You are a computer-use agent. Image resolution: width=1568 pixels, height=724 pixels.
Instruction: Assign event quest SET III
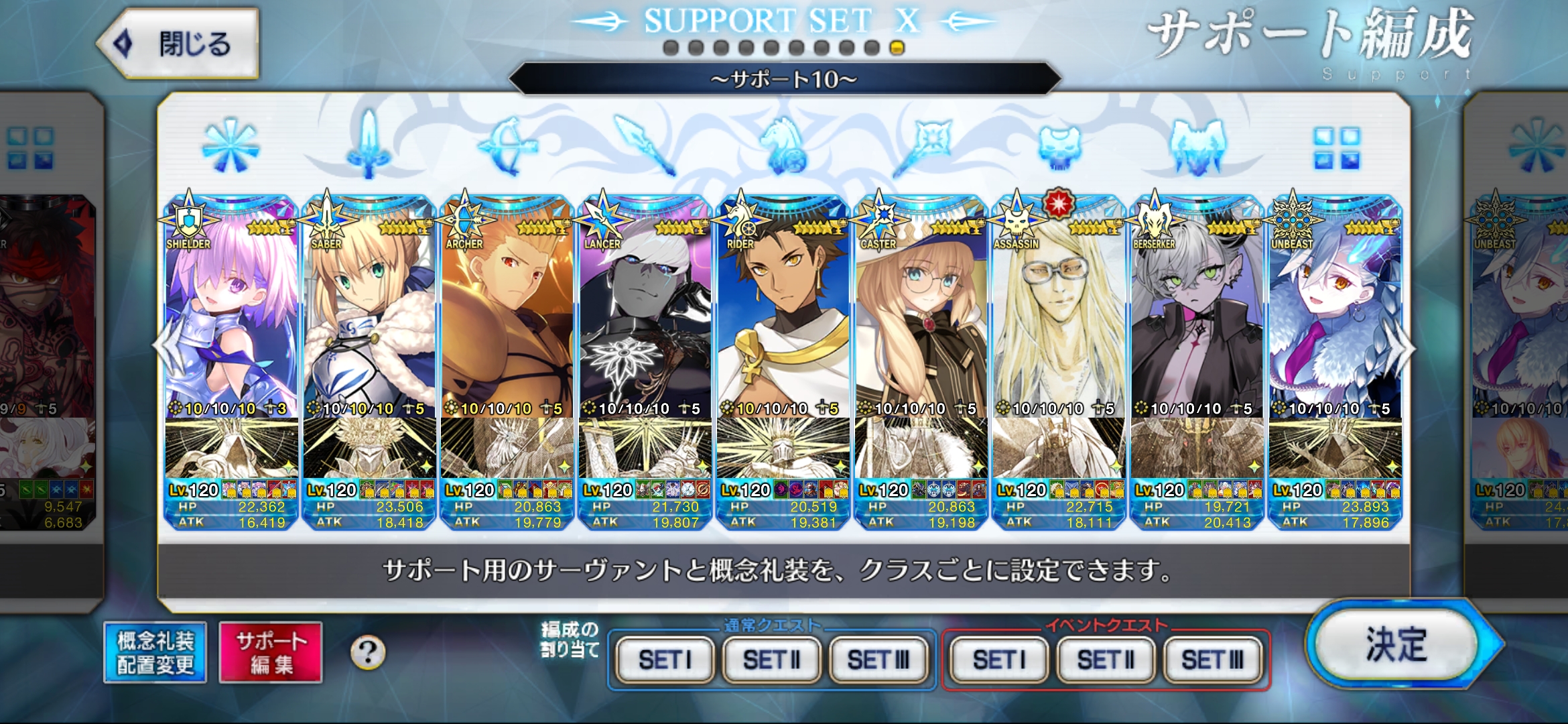[1212, 660]
